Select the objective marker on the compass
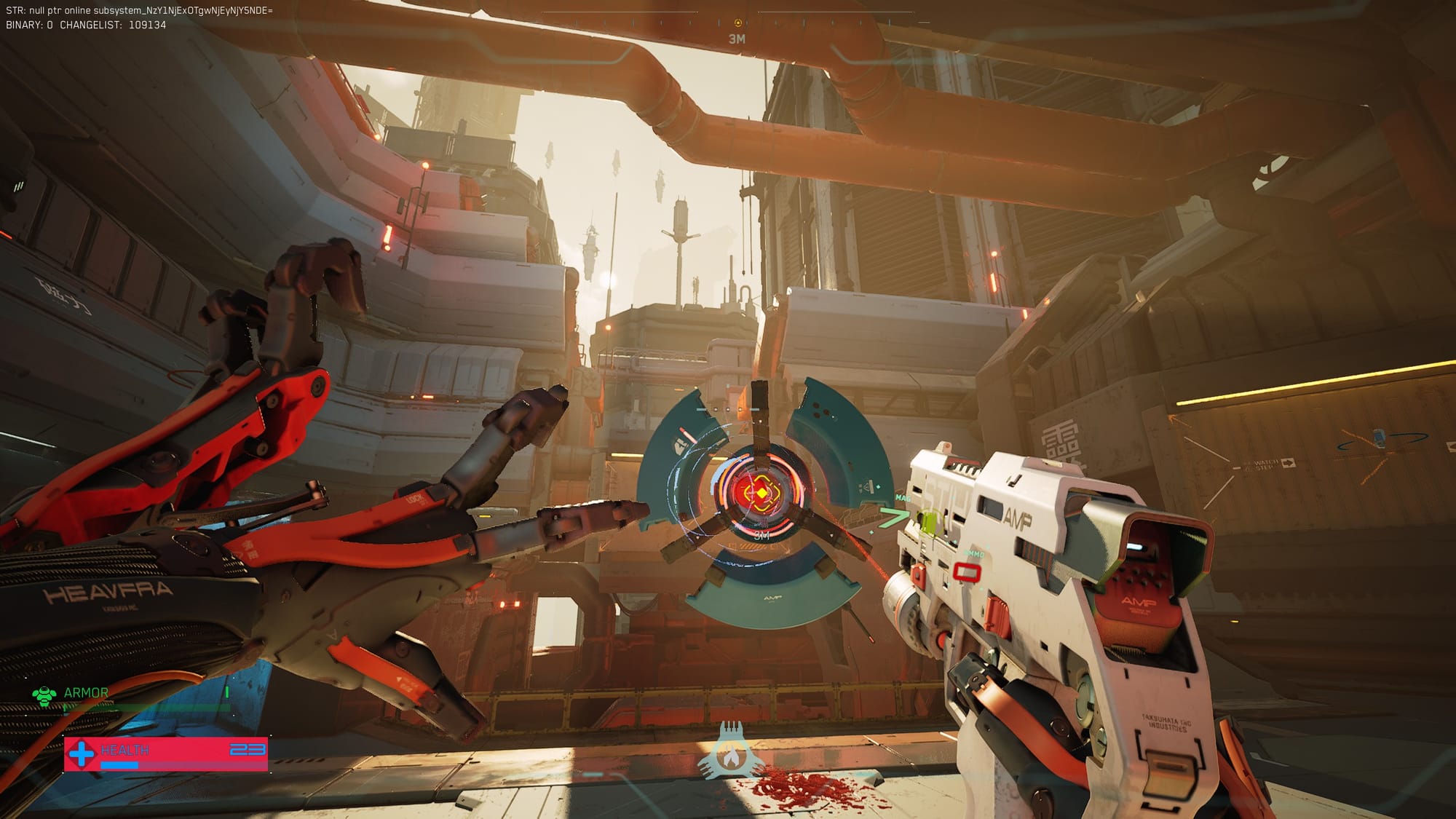 tap(737, 23)
